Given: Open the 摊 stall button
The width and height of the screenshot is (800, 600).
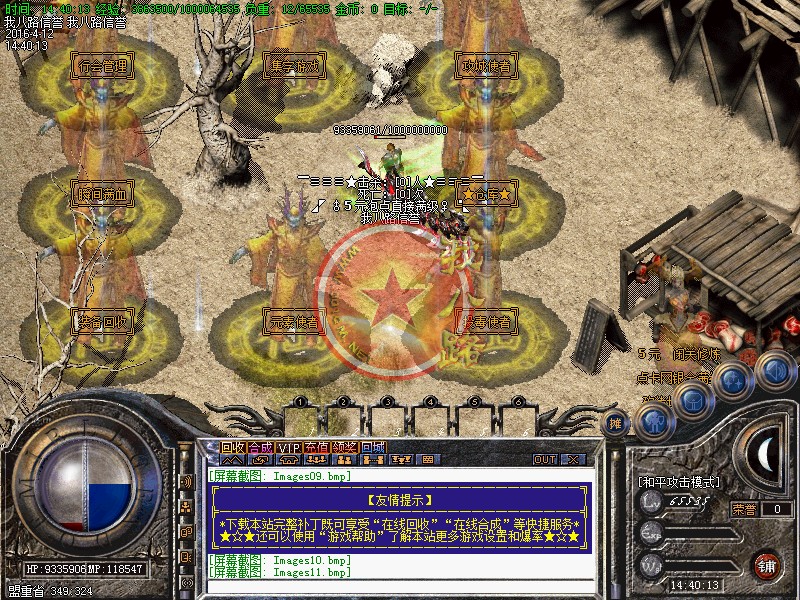Looking at the screenshot, I should tap(617, 423).
